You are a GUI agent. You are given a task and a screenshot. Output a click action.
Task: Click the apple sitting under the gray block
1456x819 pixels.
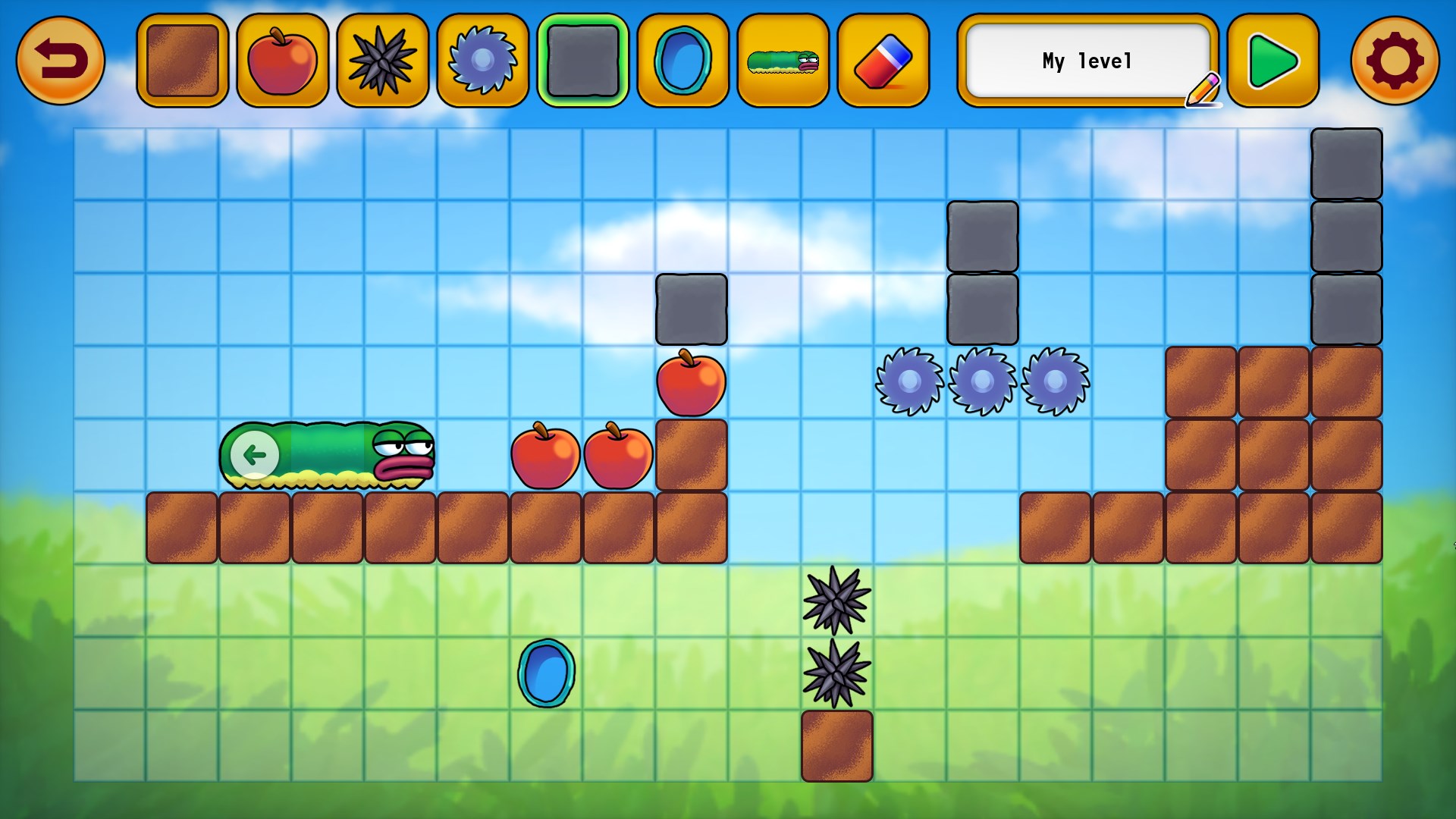coord(691,384)
